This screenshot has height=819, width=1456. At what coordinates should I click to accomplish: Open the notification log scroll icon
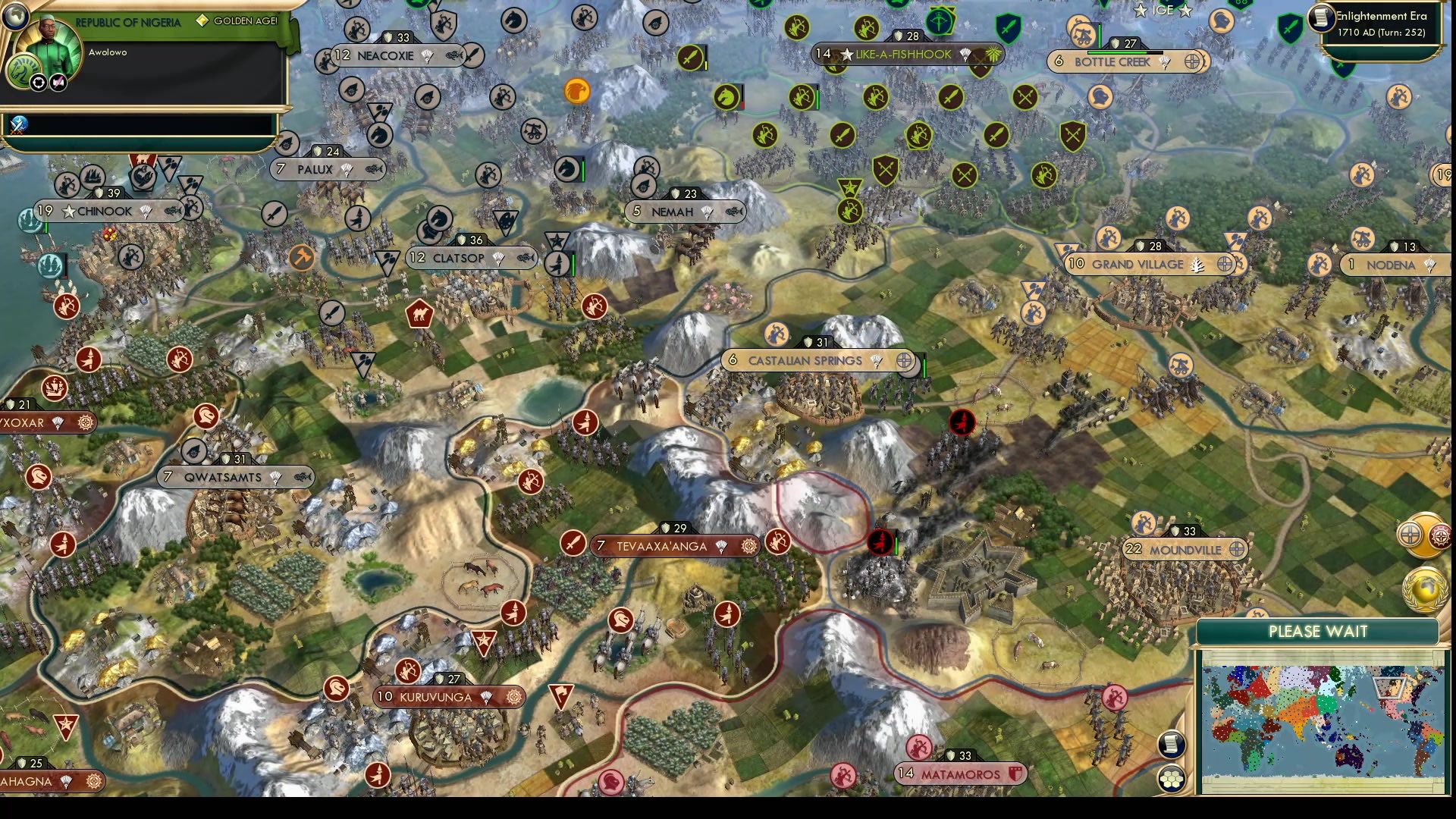[x=1172, y=745]
